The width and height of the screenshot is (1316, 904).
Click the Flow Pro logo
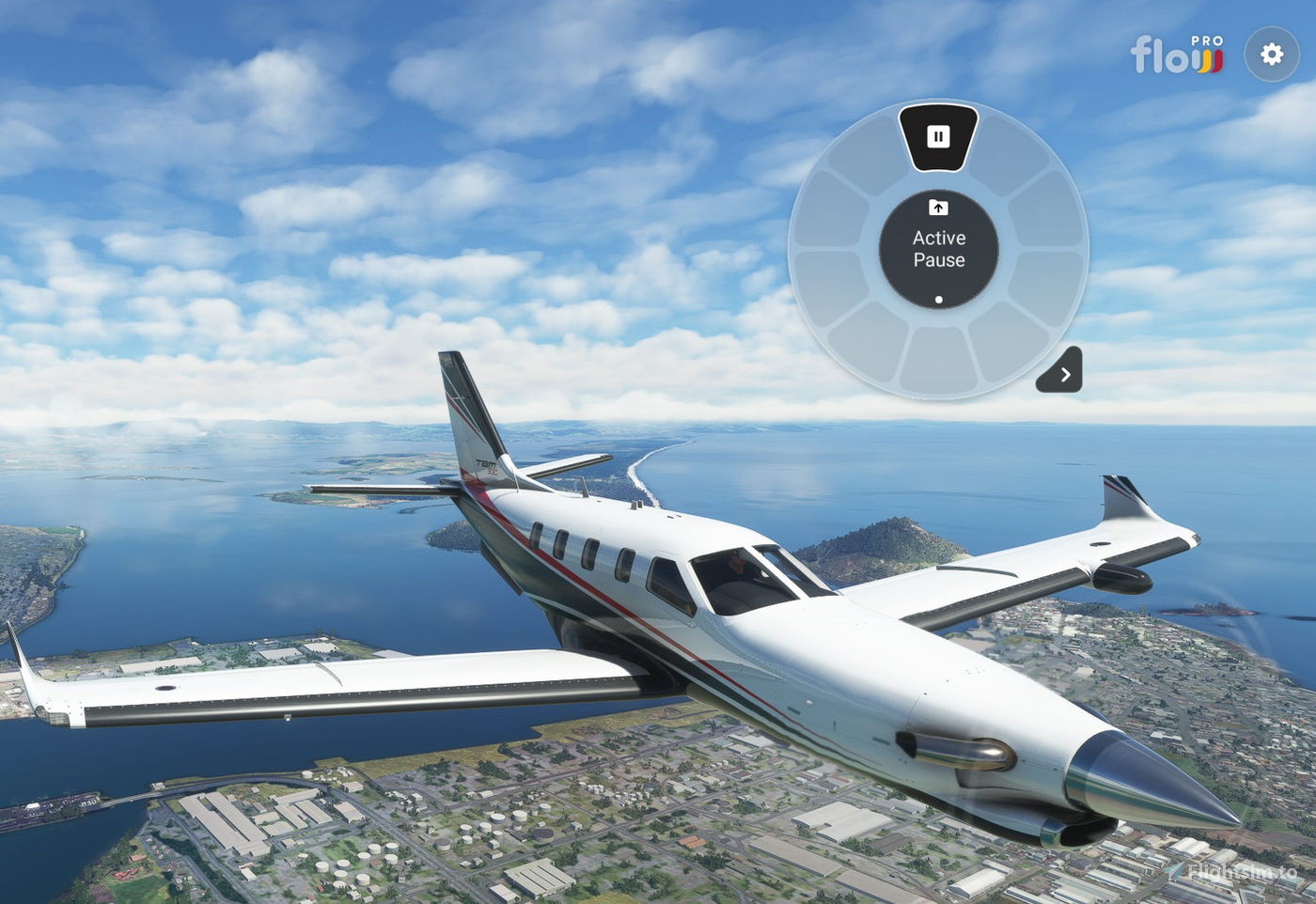click(x=1176, y=55)
